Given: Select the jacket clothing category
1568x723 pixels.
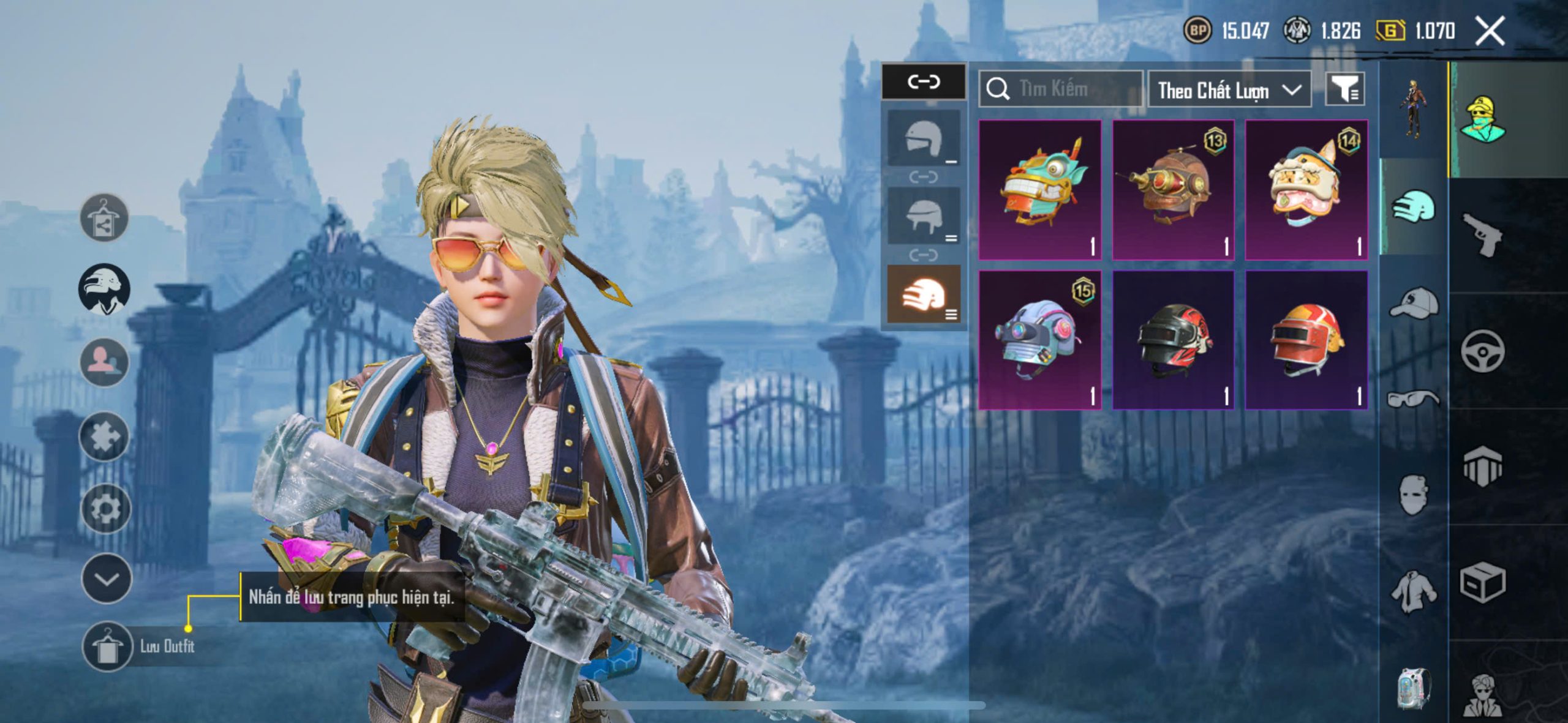Looking at the screenshot, I should 1414,591.
